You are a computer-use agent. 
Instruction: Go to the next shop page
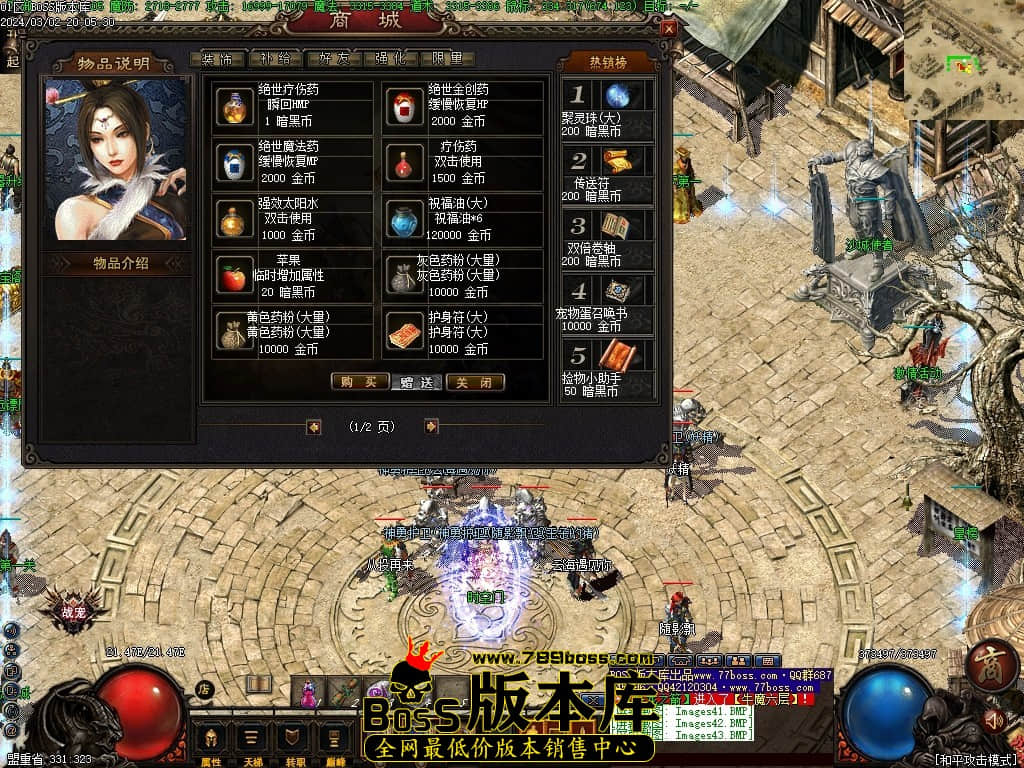pyautogui.click(x=431, y=427)
